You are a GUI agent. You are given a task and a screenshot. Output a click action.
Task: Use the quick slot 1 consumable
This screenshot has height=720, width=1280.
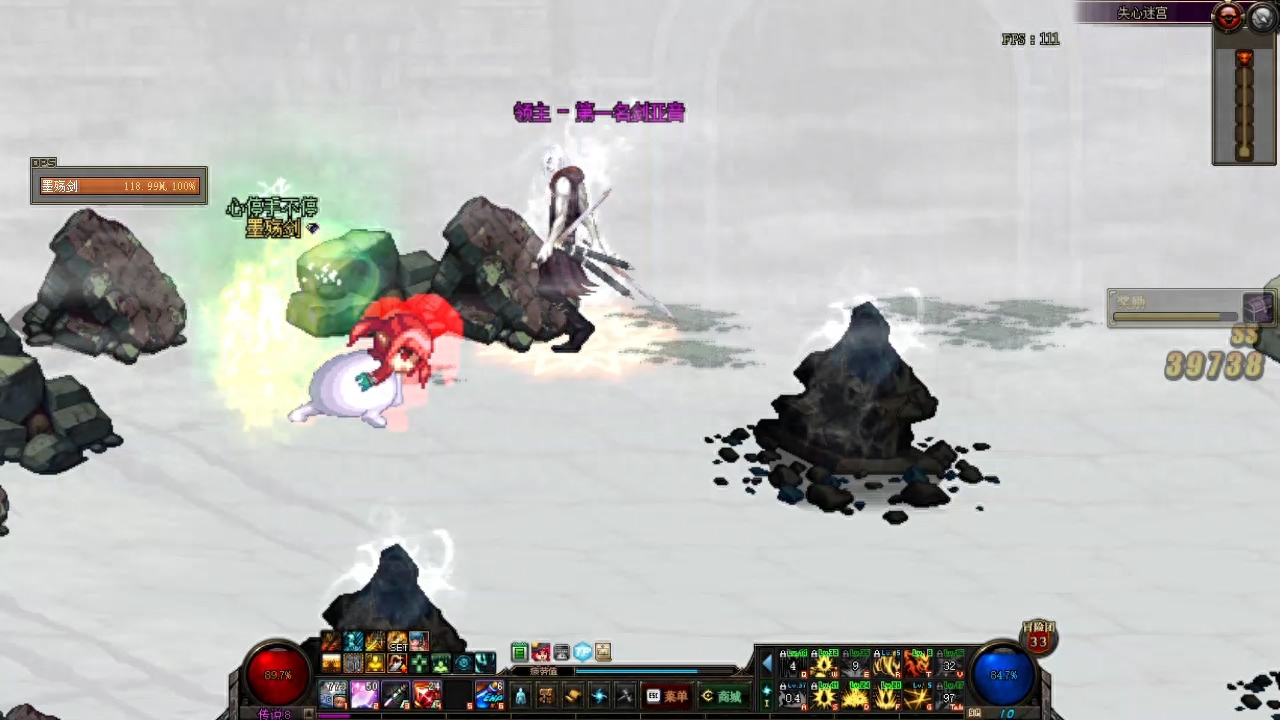[333, 694]
